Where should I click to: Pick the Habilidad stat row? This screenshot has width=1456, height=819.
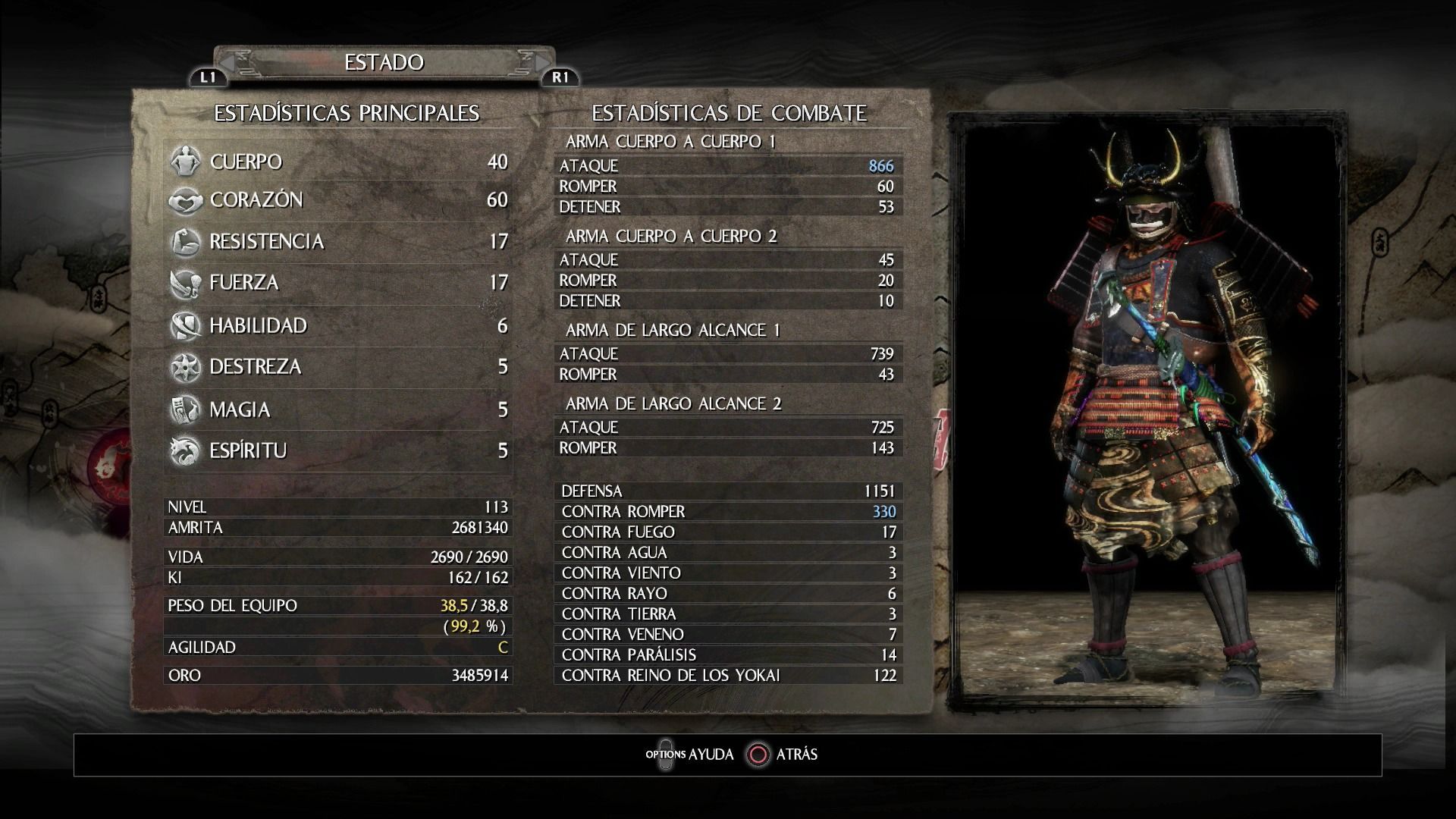coord(338,325)
